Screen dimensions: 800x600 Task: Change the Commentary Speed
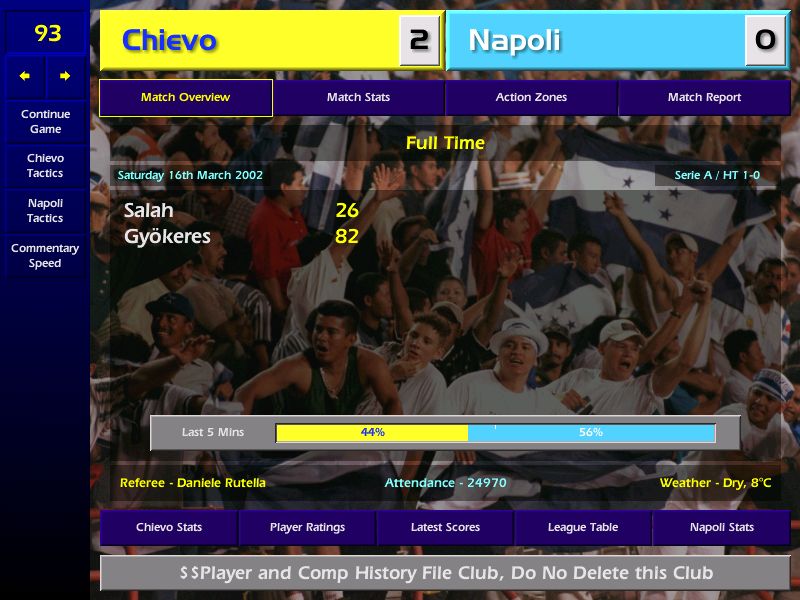(45, 256)
